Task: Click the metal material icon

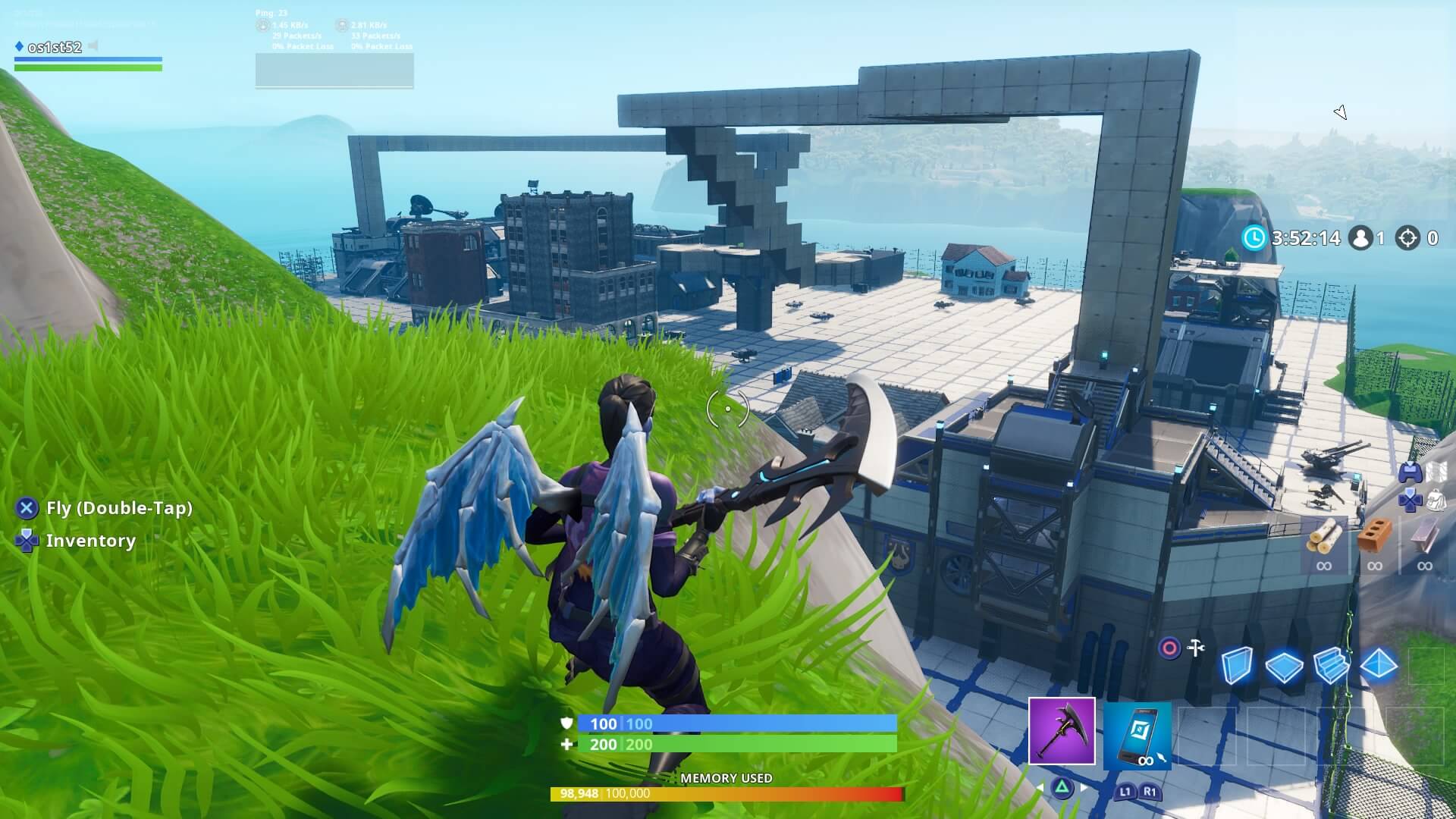Action: coord(1423,538)
